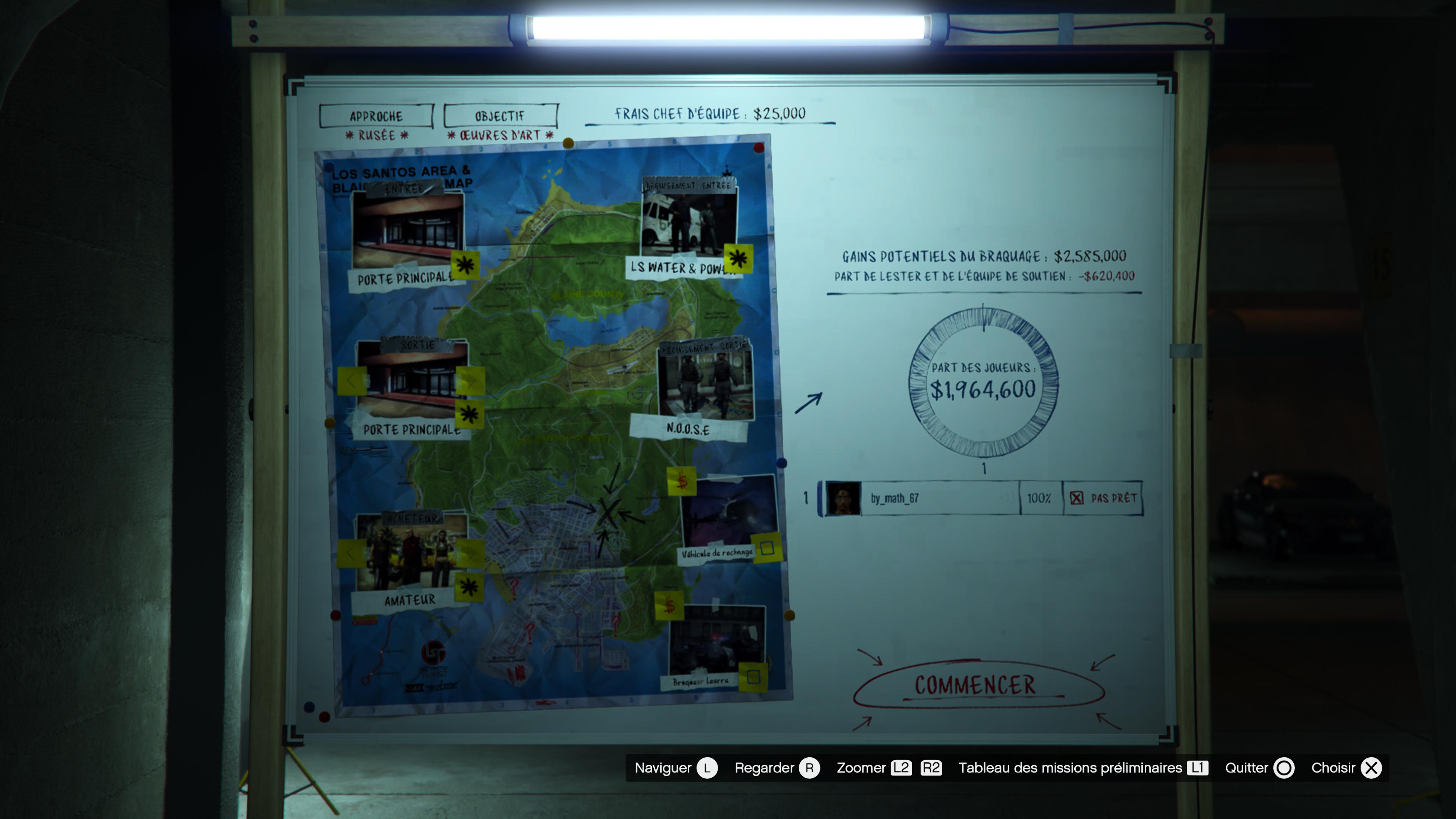
Task: Tick the Braqueur leurre checkbox
Action: [x=753, y=676]
